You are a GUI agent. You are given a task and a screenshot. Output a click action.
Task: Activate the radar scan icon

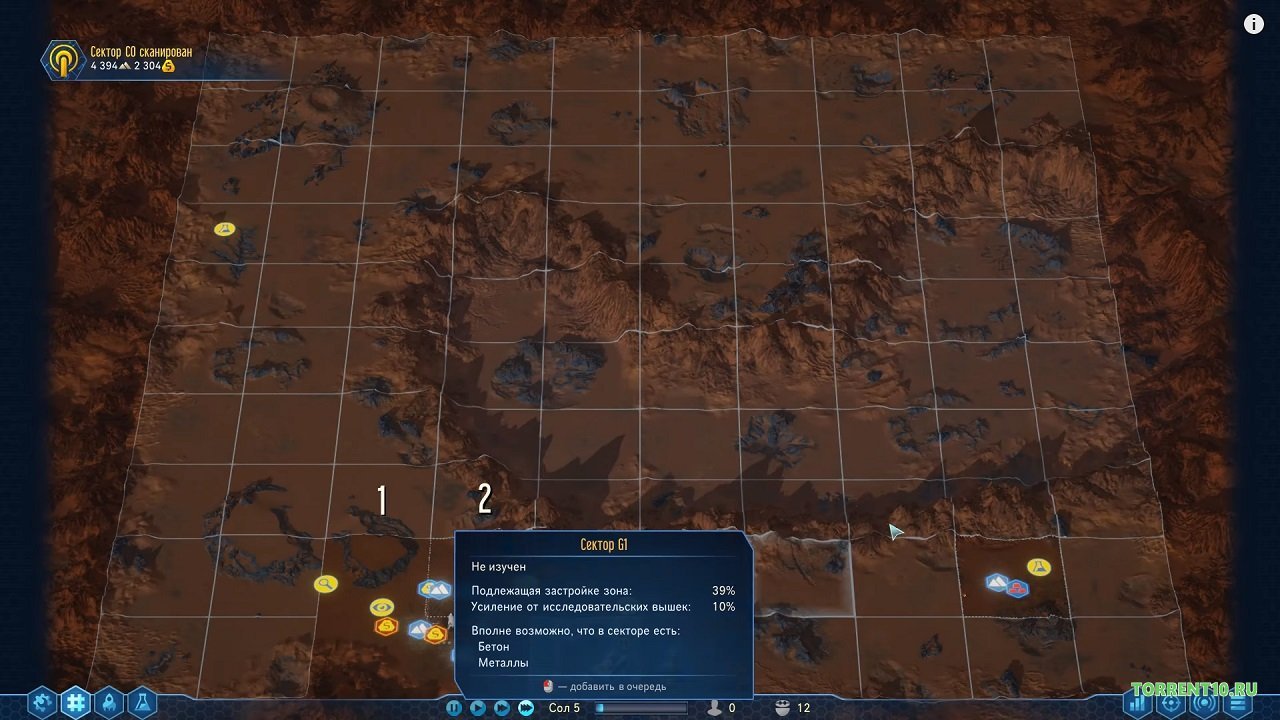point(1203,704)
